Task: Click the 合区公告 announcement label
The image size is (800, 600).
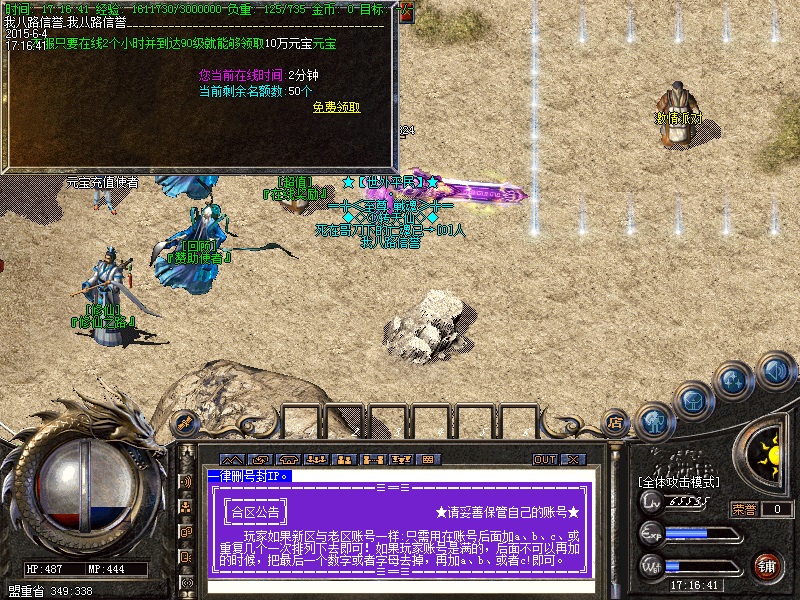Action: click(x=256, y=511)
